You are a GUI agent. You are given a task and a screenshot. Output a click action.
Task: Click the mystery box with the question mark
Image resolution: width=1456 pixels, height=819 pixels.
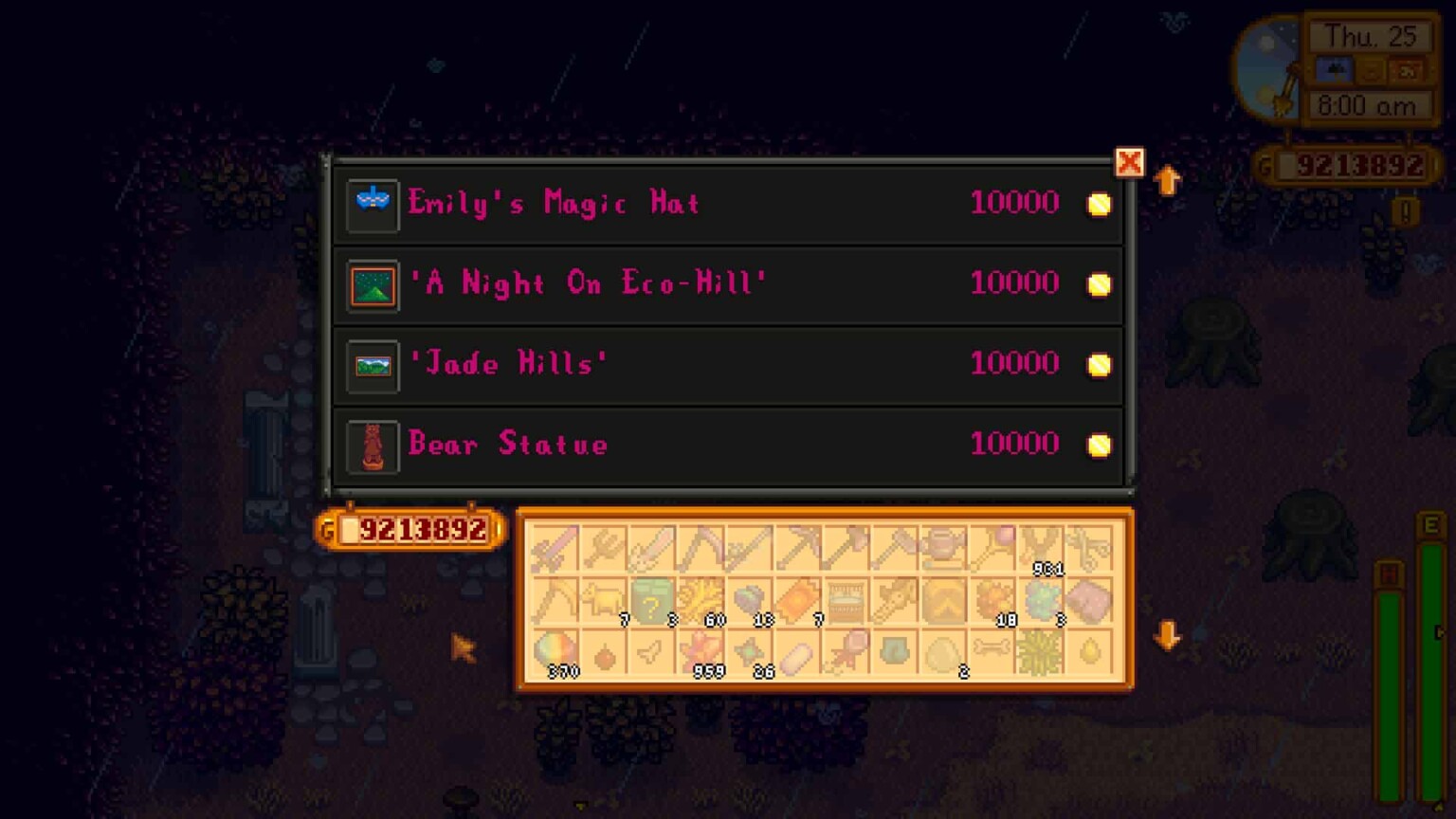click(x=654, y=599)
